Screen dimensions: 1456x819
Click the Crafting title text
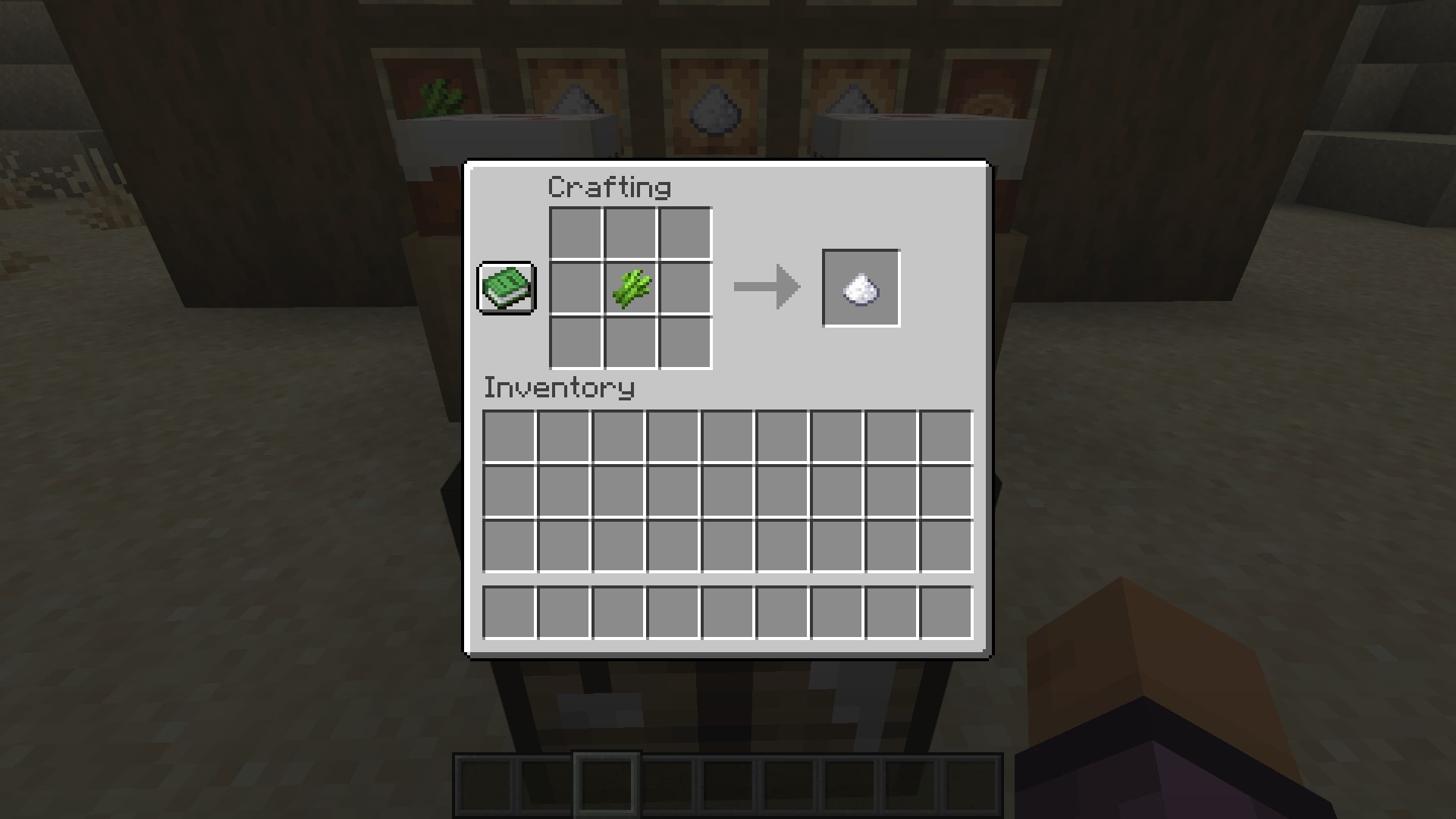tap(610, 187)
